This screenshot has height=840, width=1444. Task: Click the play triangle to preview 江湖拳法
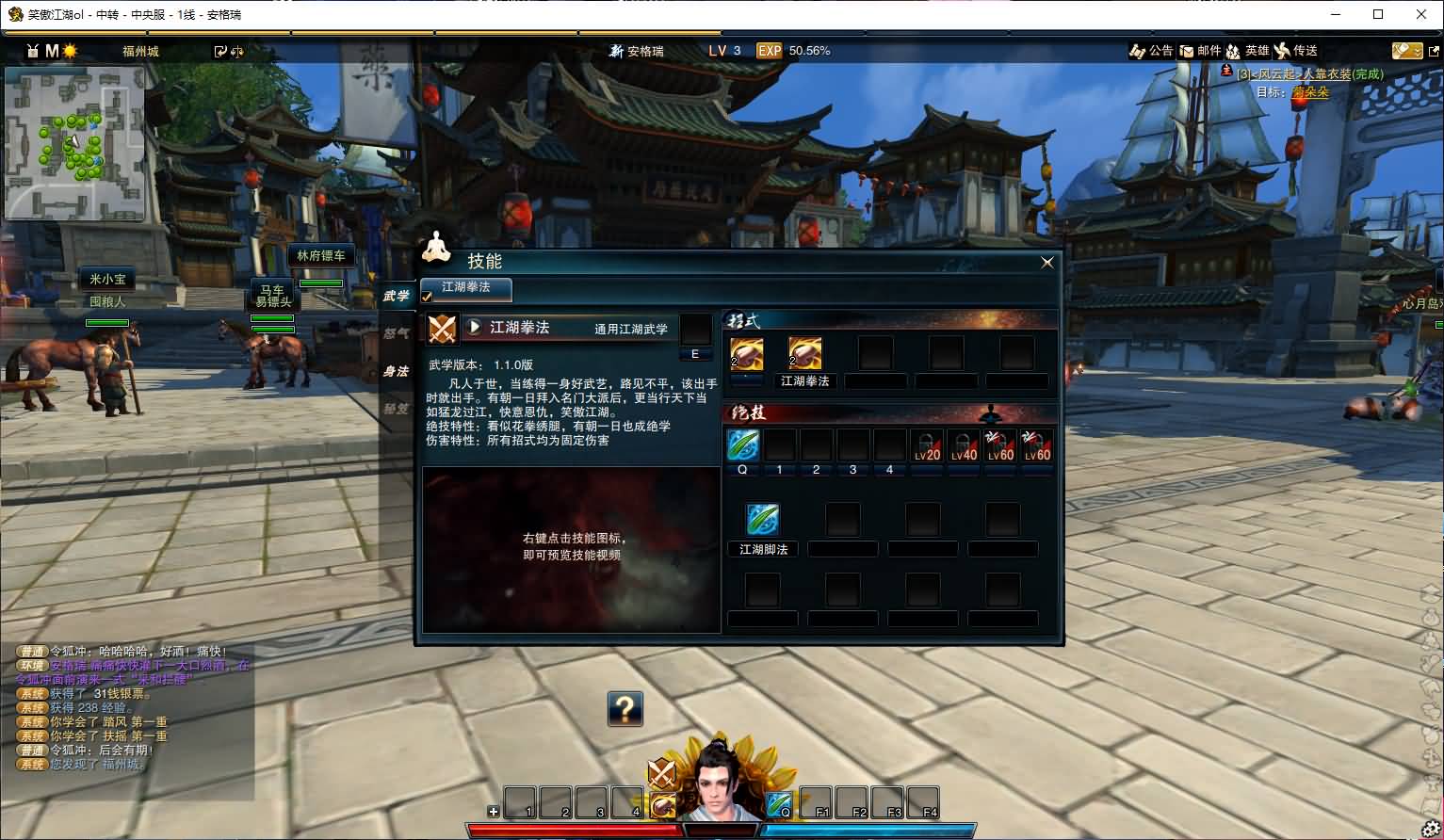[x=476, y=328]
